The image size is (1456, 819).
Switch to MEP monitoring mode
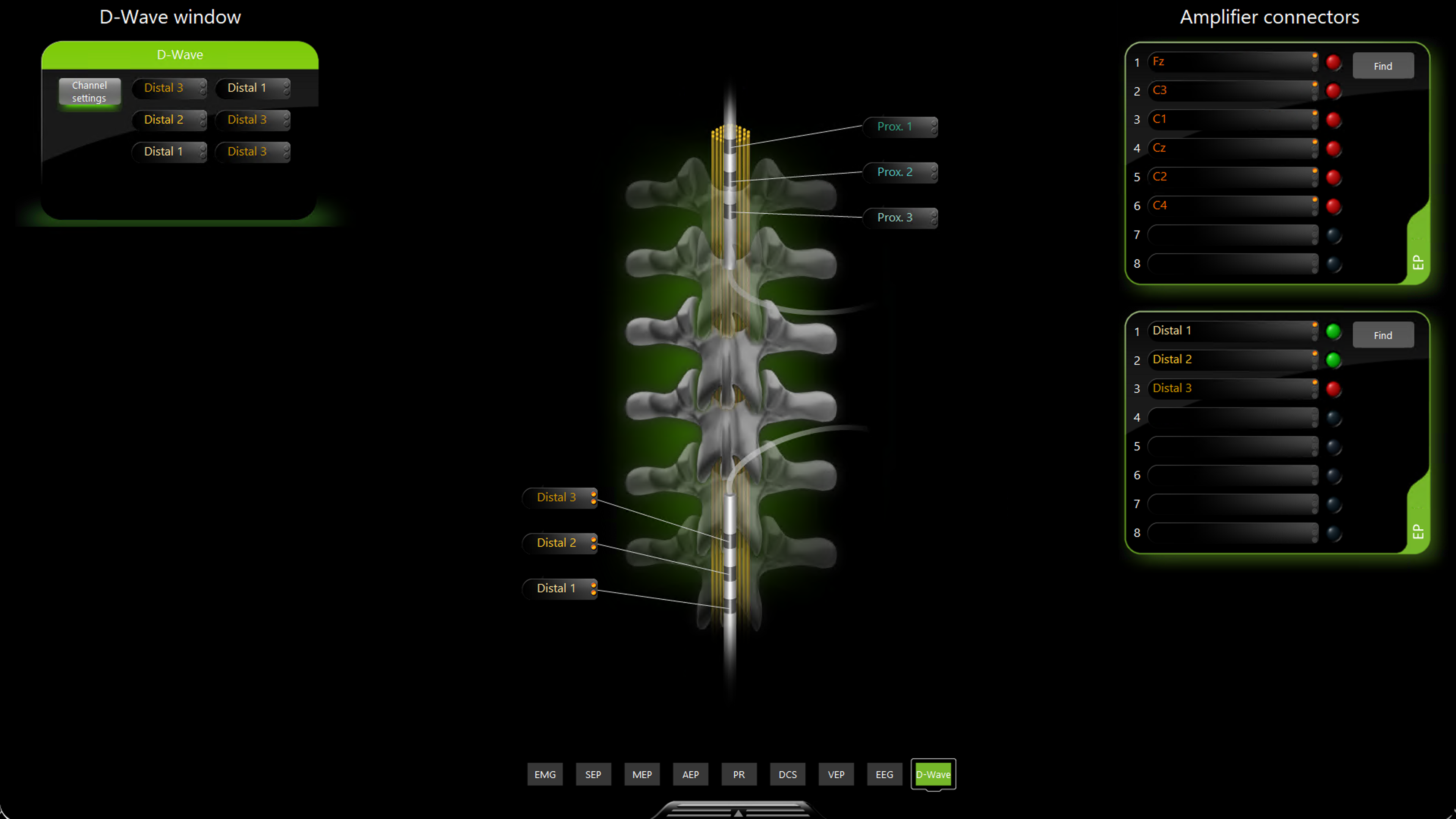(642, 774)
